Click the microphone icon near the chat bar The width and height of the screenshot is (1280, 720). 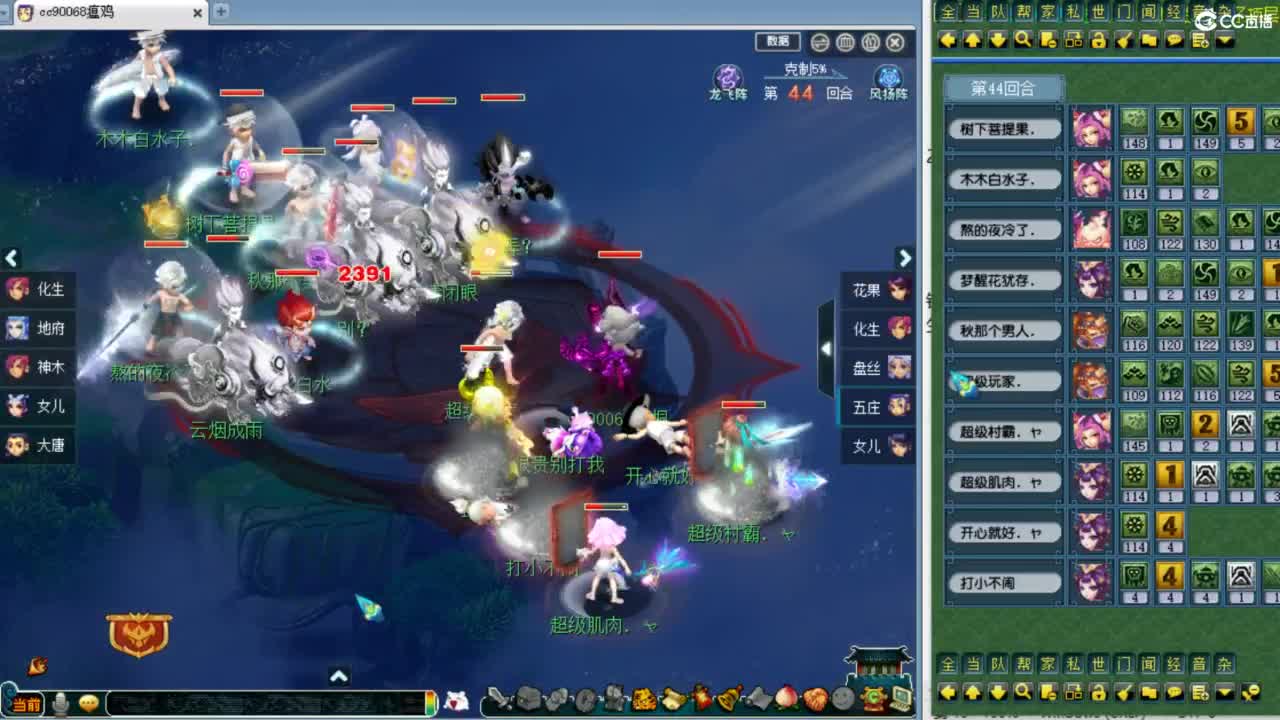(x=60, y=701)
